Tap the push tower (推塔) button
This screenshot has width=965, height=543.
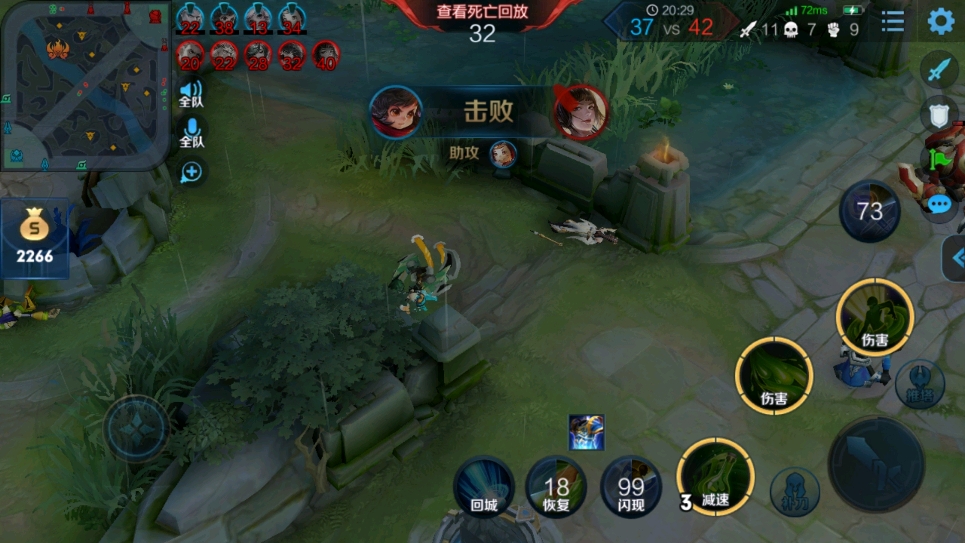pyautogui.click(x=919, y=385)
